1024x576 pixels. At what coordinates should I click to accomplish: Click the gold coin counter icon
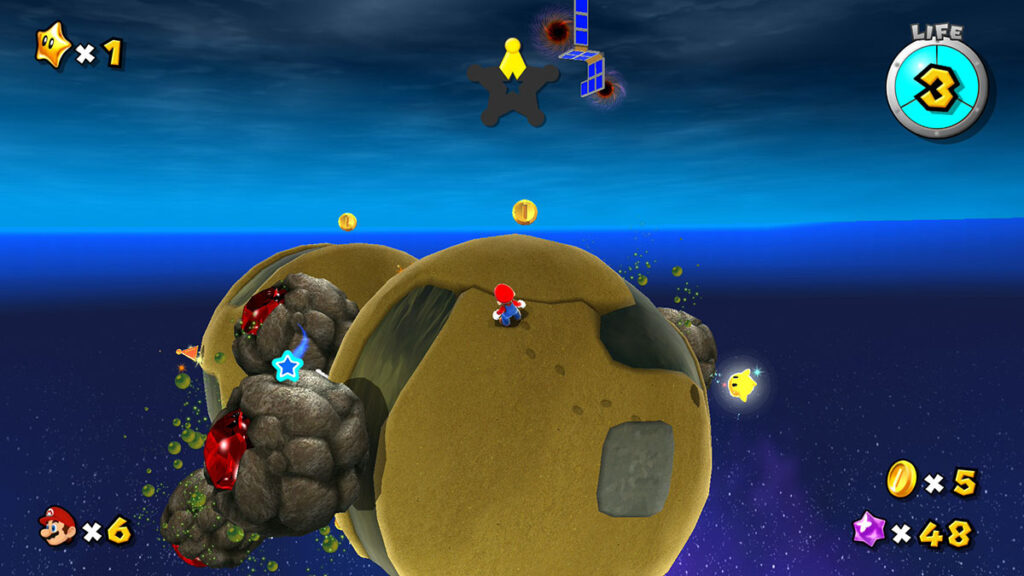(x=901, y=479)
